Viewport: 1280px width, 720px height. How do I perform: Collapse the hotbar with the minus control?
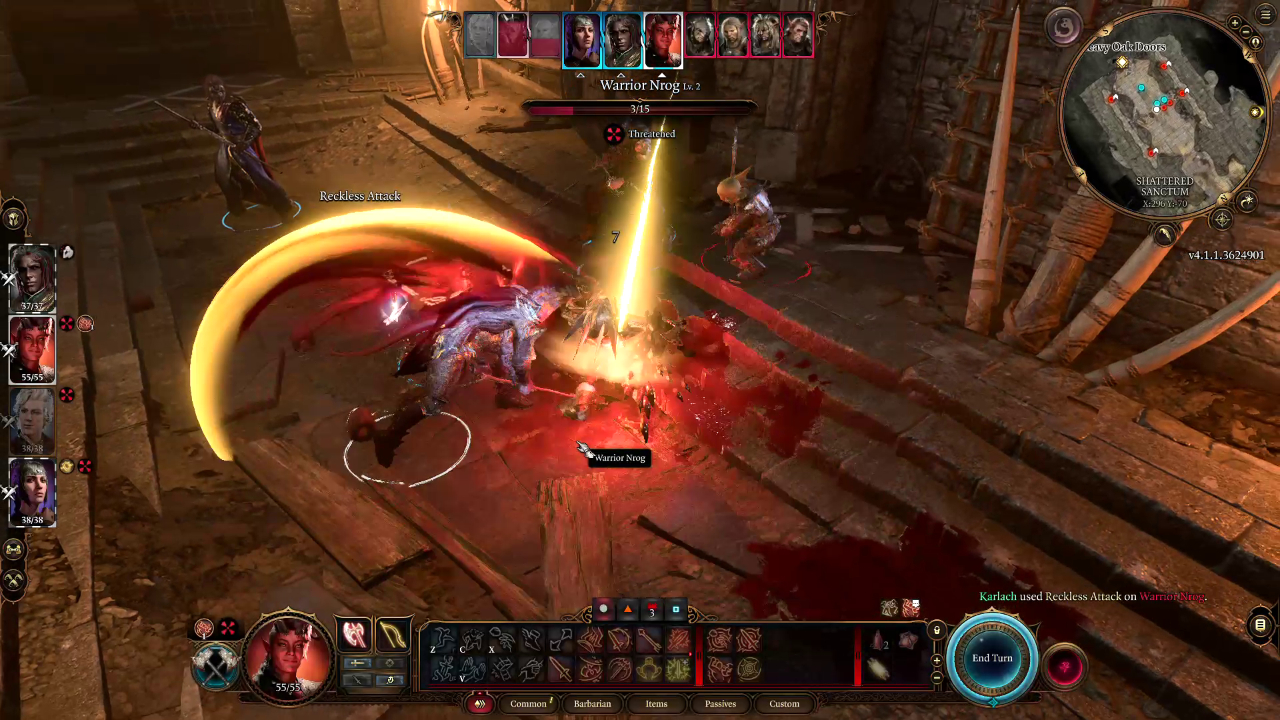point(935,678)
